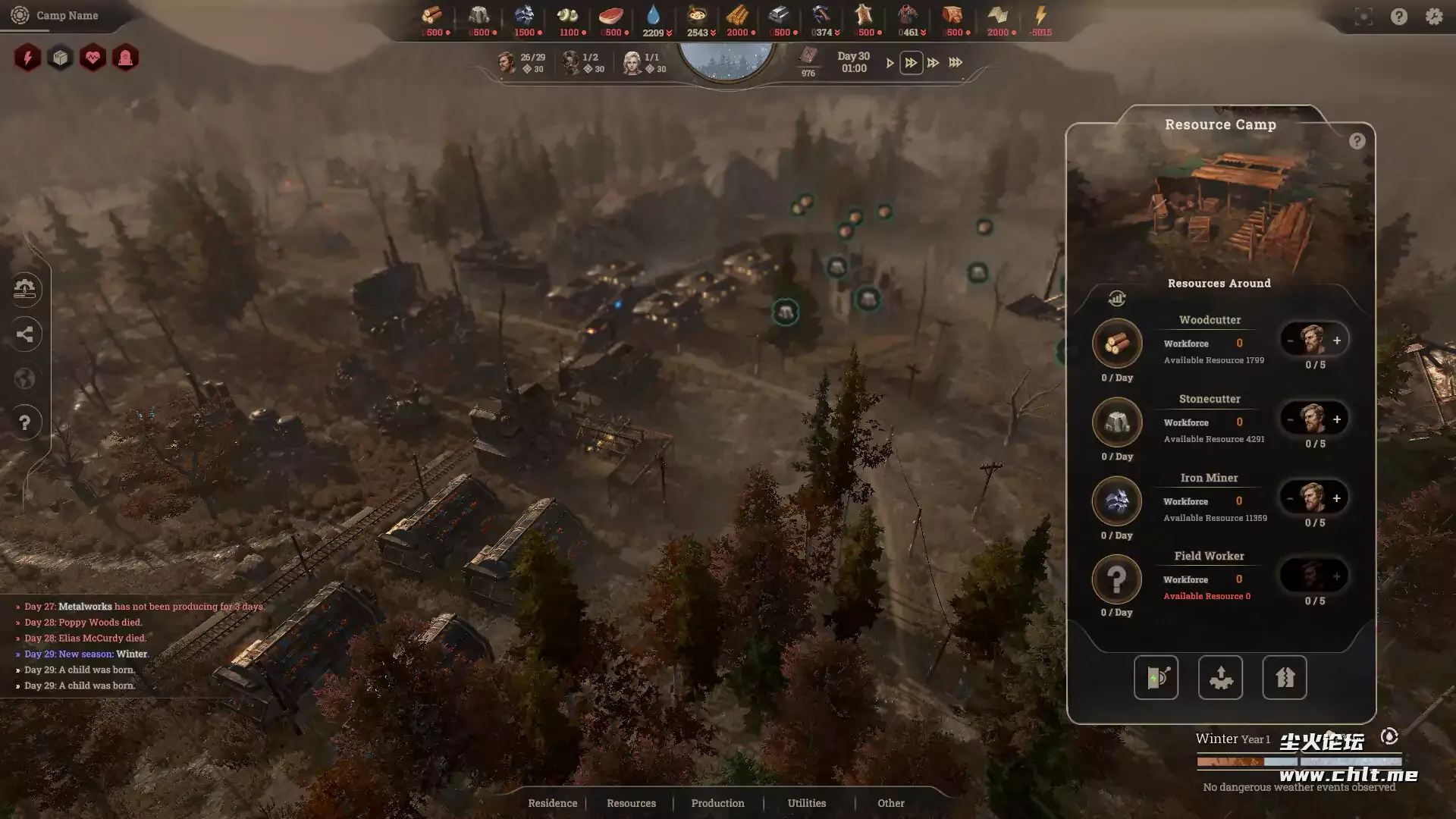The width and height of the screenshot is (1456, 819).
Task: Click the upgrade building arrows button
Action: pos(1284,677)
